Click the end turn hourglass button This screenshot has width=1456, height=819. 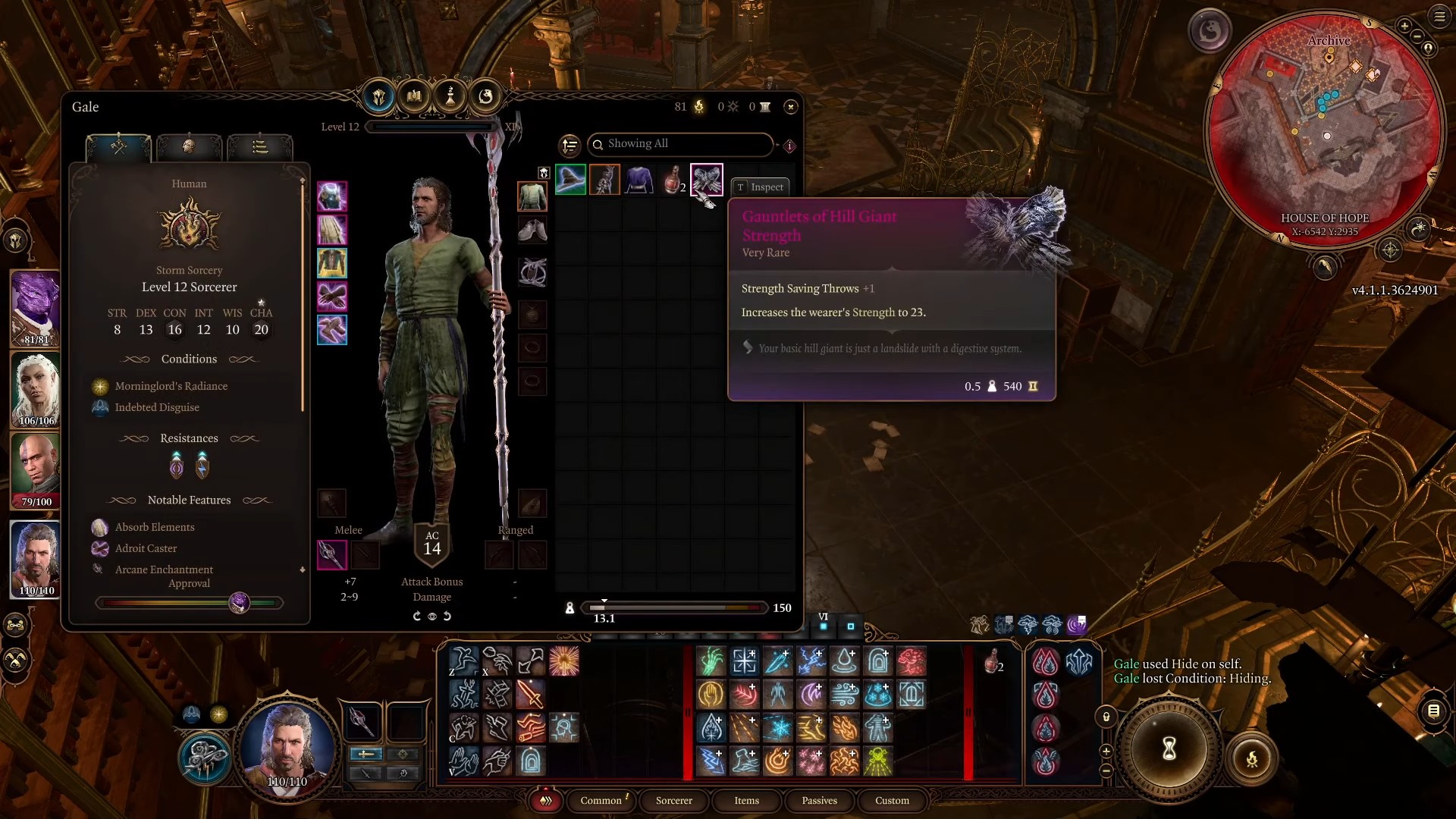click(1169, 748)
